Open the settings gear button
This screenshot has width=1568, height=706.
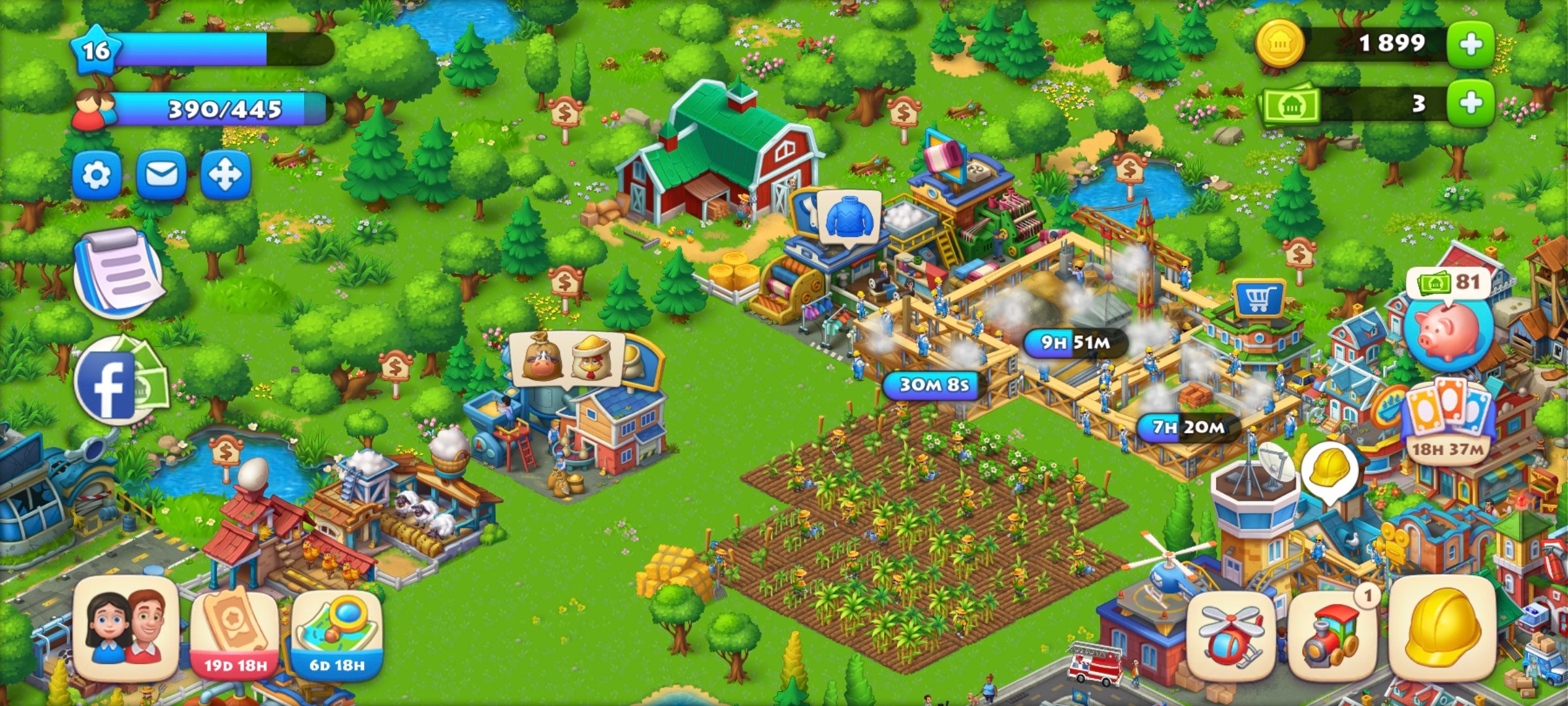pos(97,175)
